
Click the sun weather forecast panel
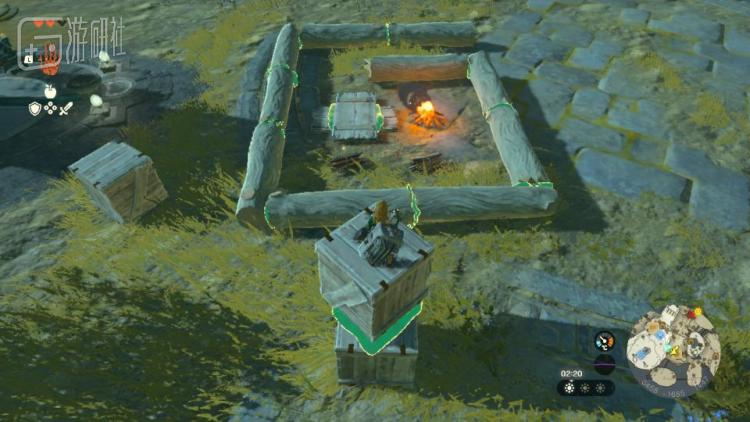pos(586,388)
